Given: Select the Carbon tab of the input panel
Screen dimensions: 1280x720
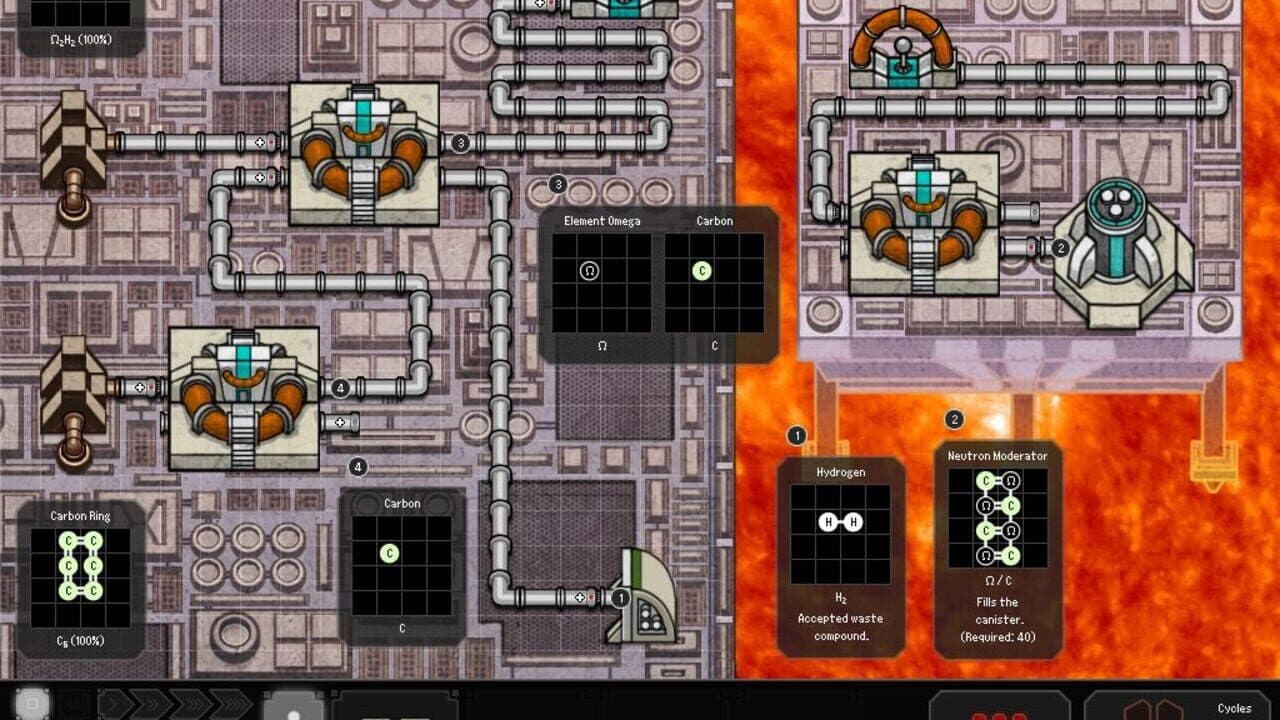Looking at the screenshot, I should point(713,220).
